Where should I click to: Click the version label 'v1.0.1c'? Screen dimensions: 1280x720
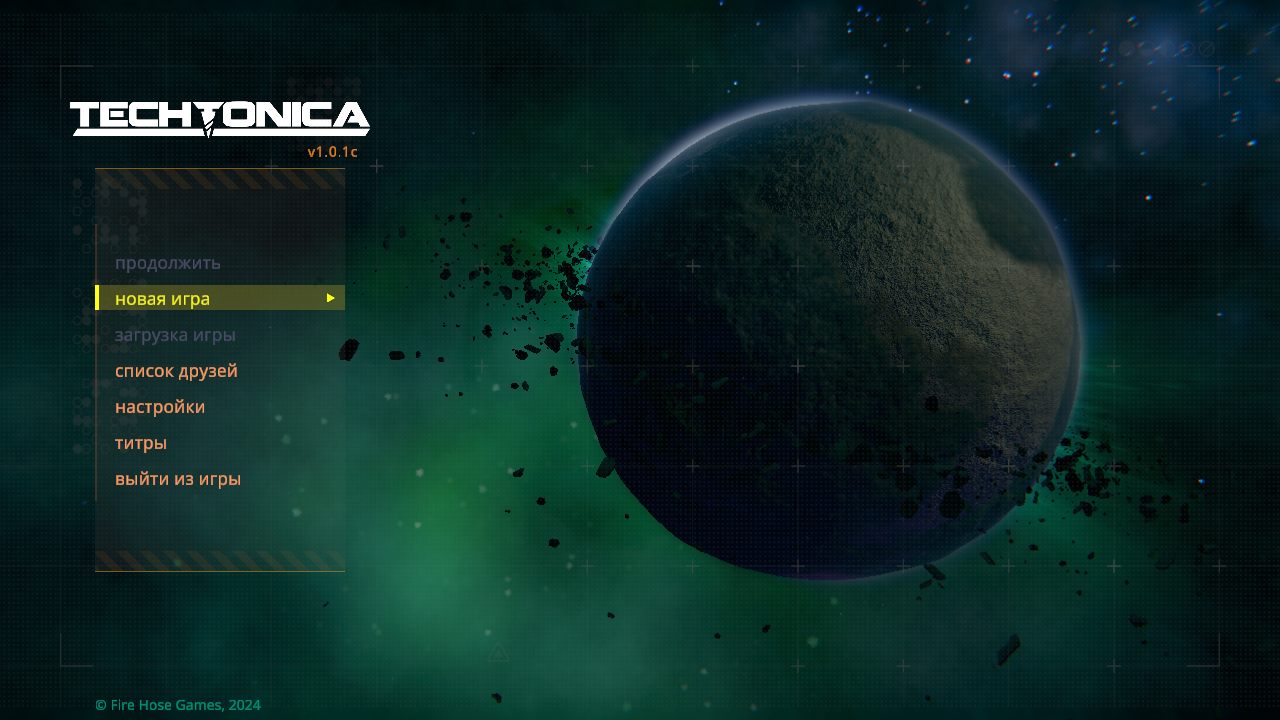330,152
